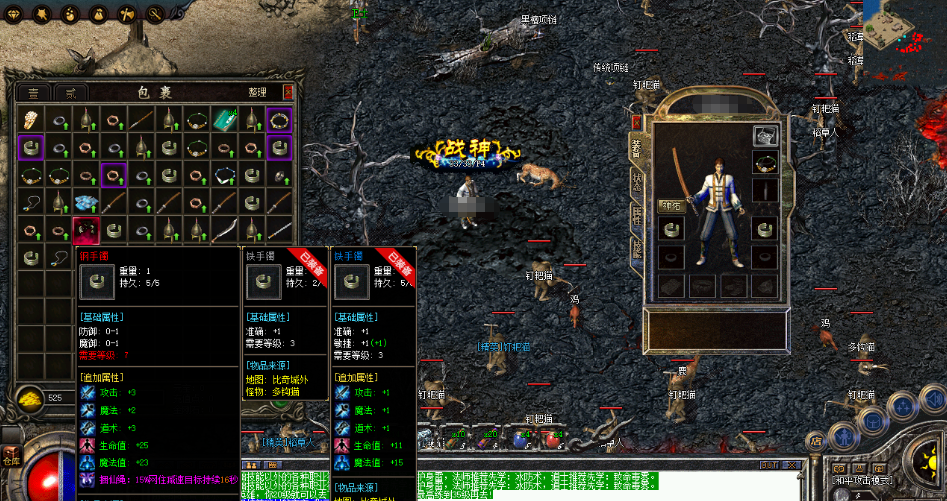Switch to the 技能 character tab
947x501 pixels.
[636, 250]
